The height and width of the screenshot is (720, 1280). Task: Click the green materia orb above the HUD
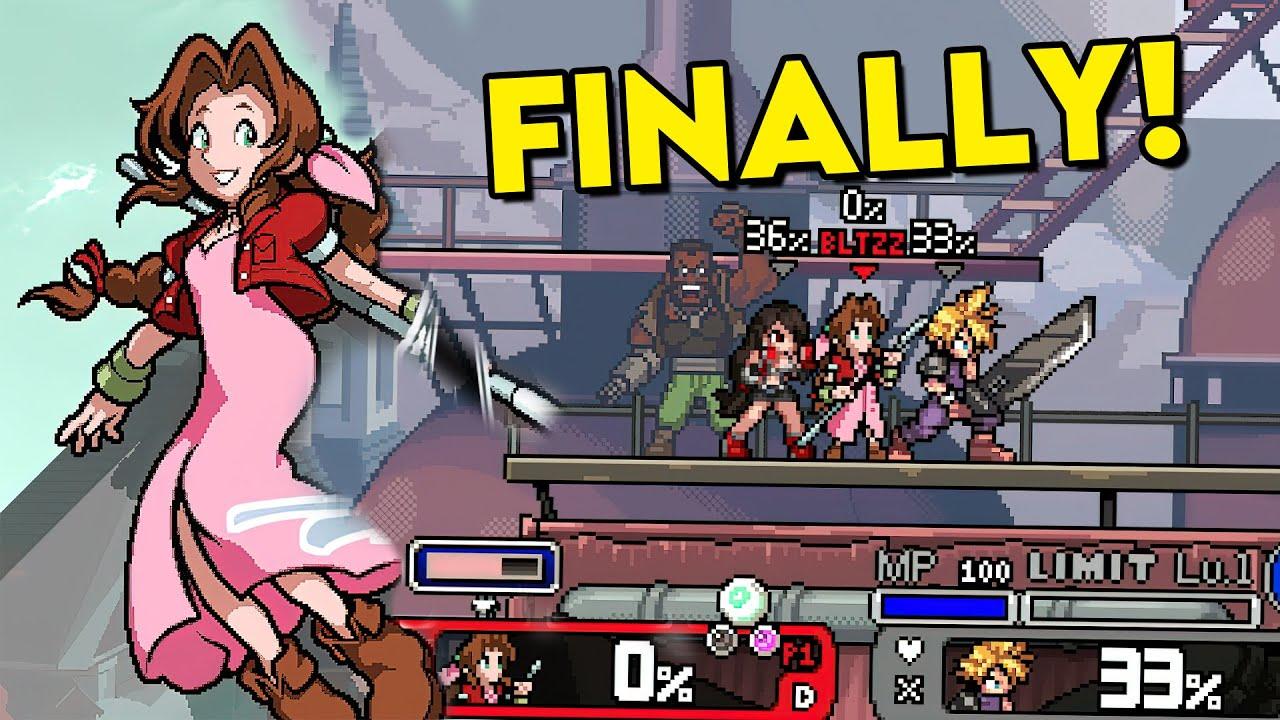coord(741,599)
